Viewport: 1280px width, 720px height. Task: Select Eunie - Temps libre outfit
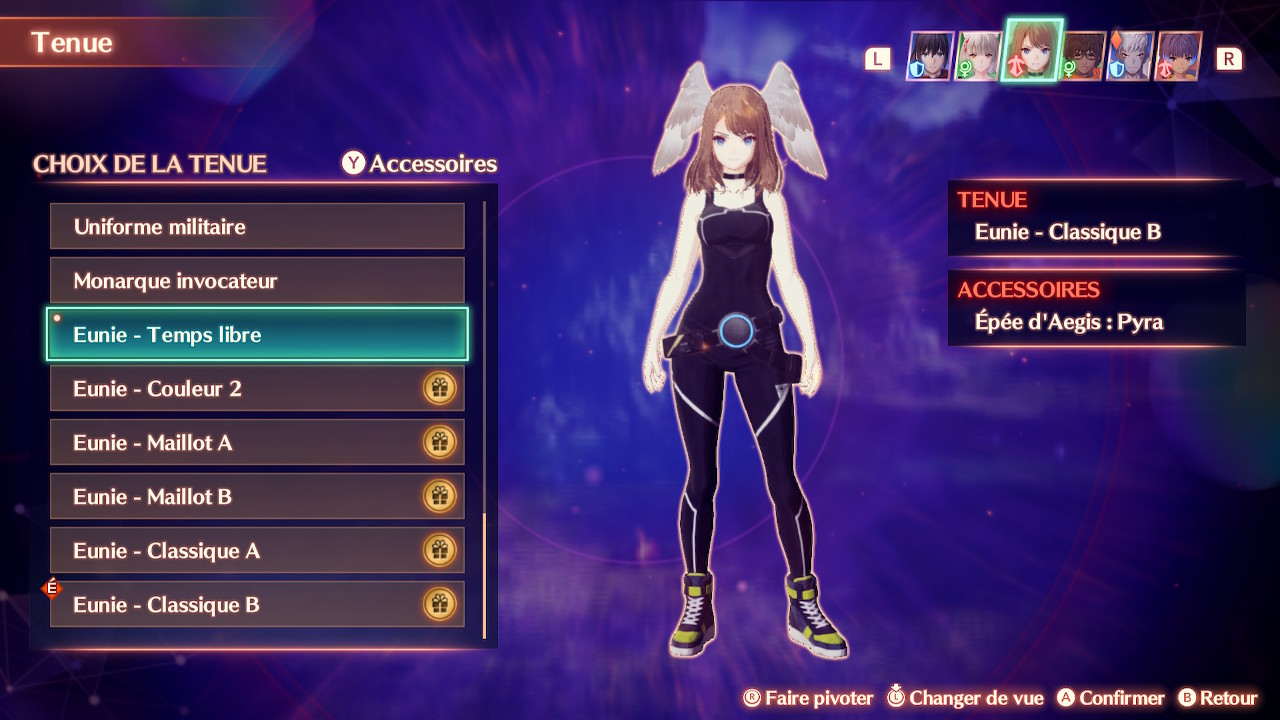tap(257, 335)
